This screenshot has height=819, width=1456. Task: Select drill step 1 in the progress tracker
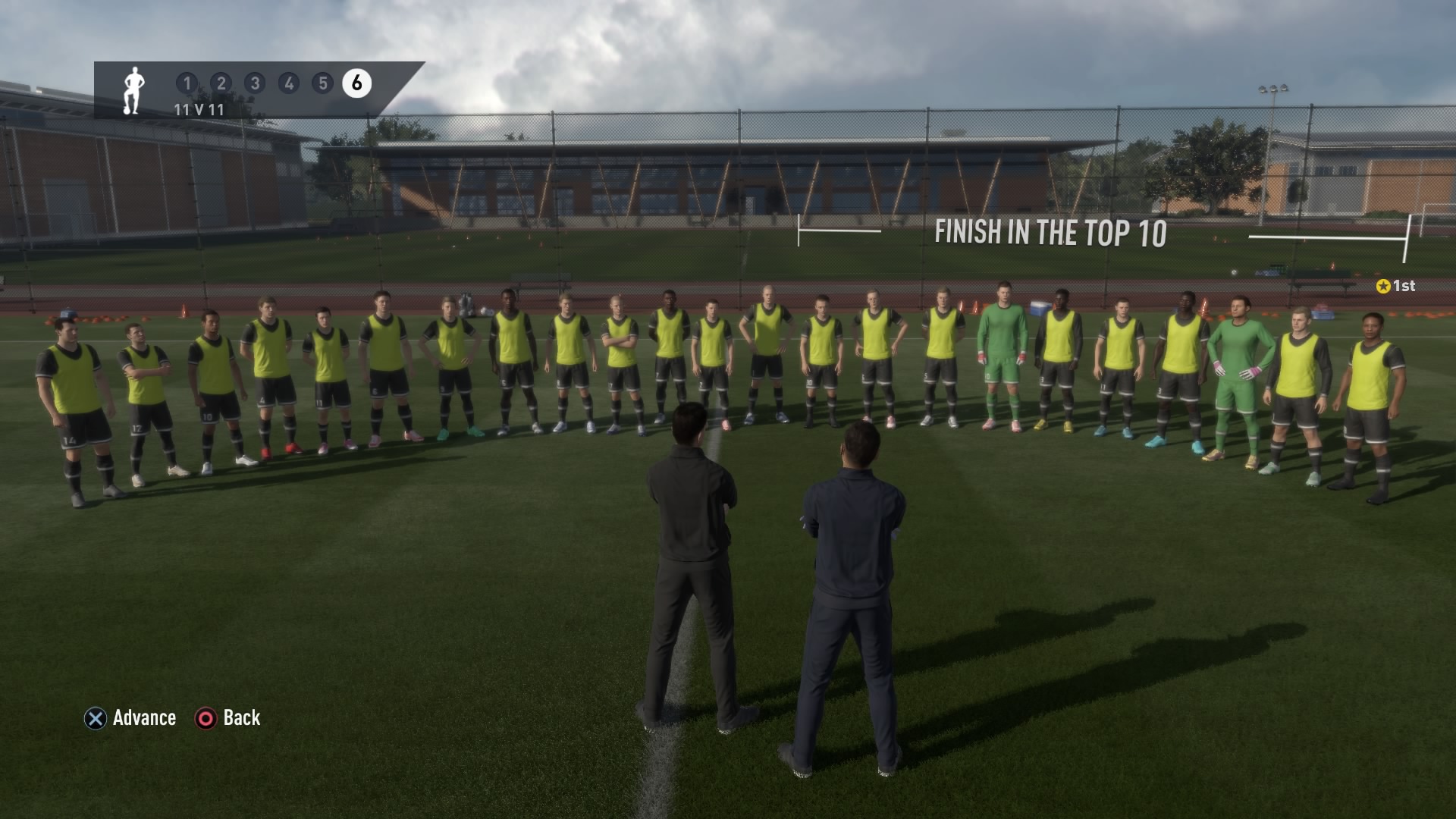point(187,83)
